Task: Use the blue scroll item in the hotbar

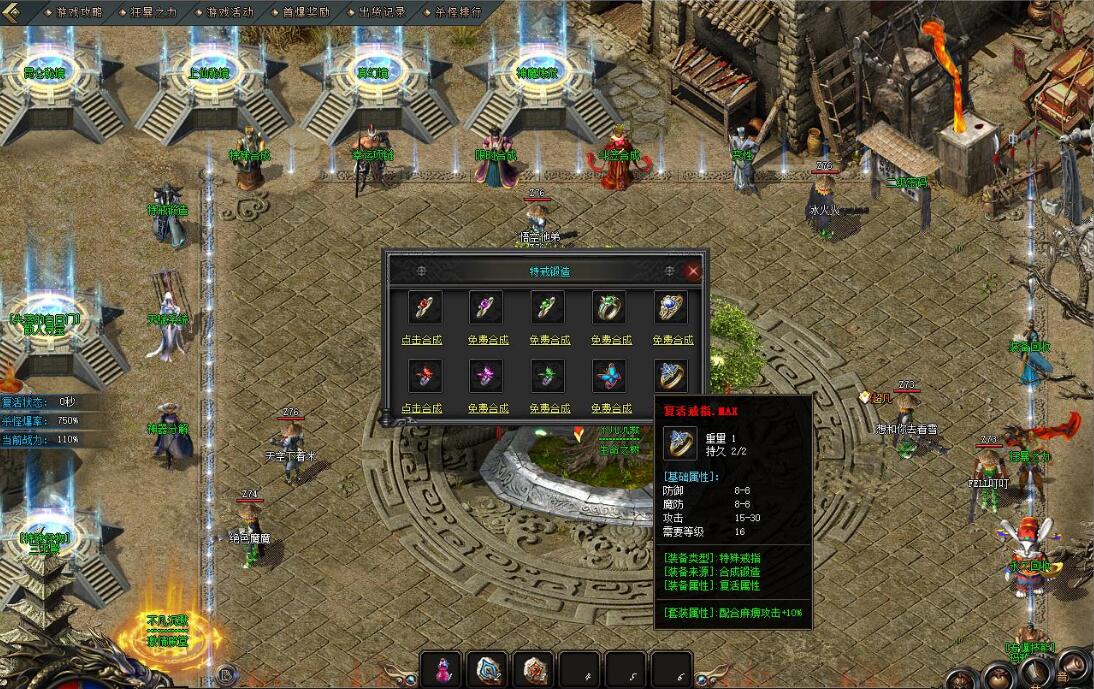Action: pyautogui.click(x=487, y=670)
